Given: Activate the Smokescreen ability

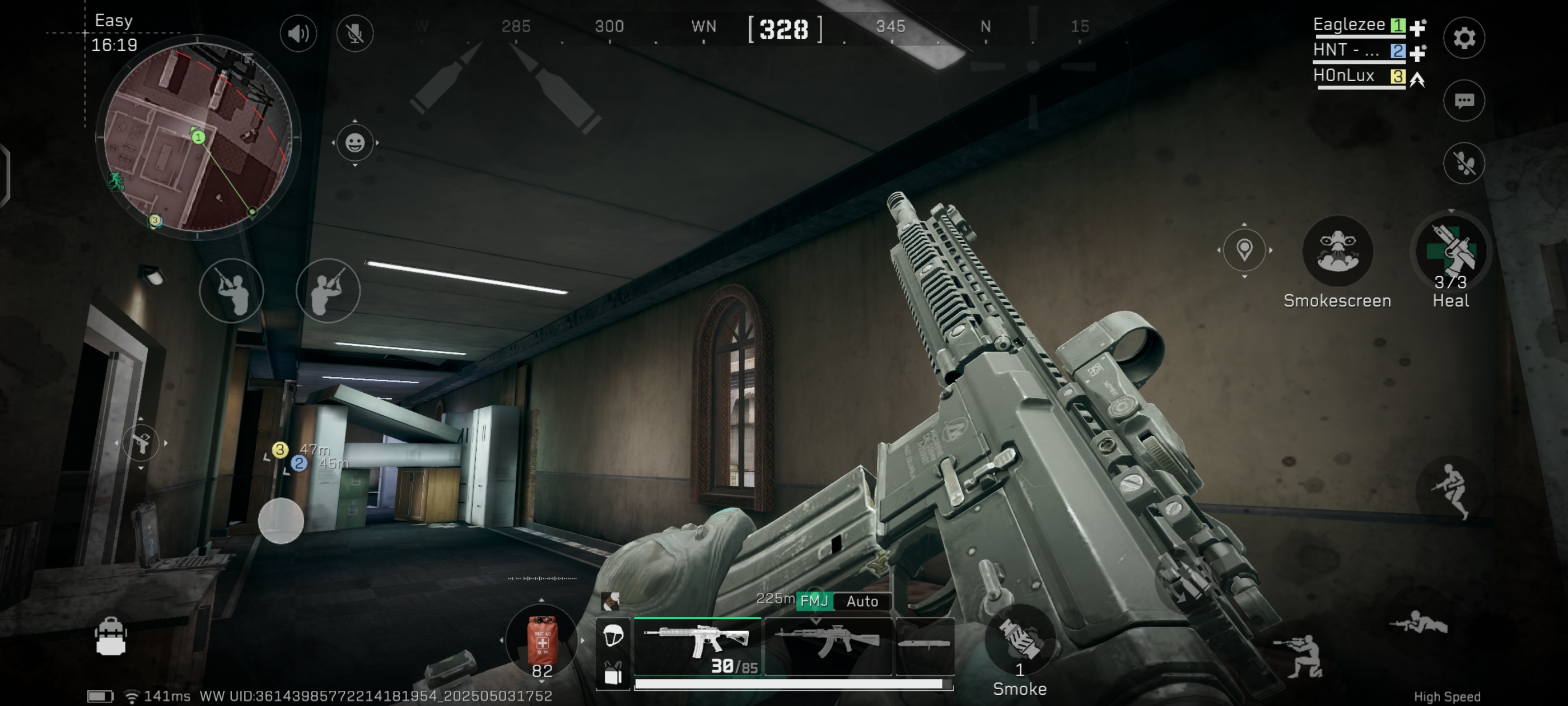Looking at the screenshot, I should point(1337,251).
